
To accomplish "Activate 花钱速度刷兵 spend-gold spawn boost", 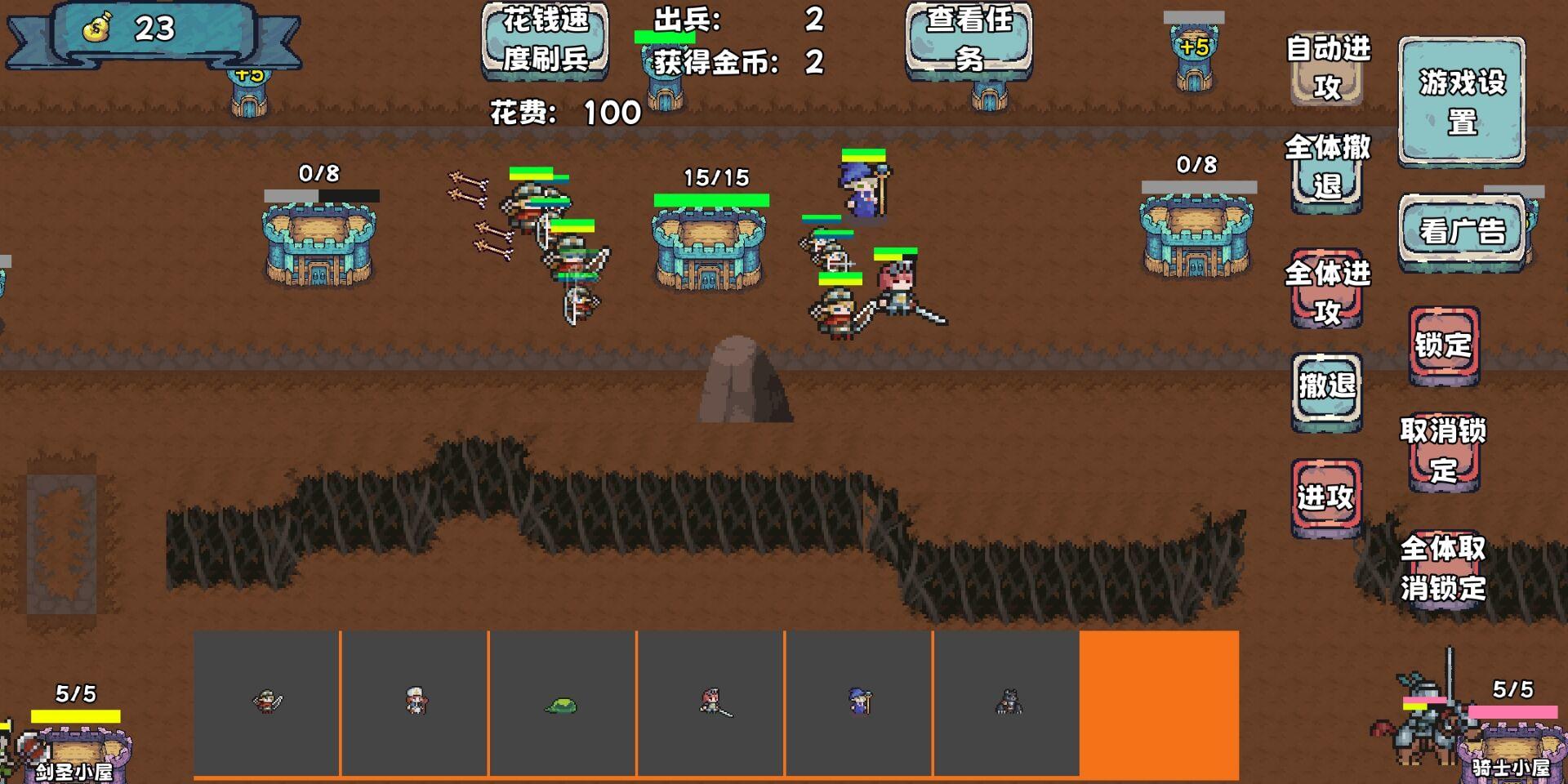I will 545,40.
